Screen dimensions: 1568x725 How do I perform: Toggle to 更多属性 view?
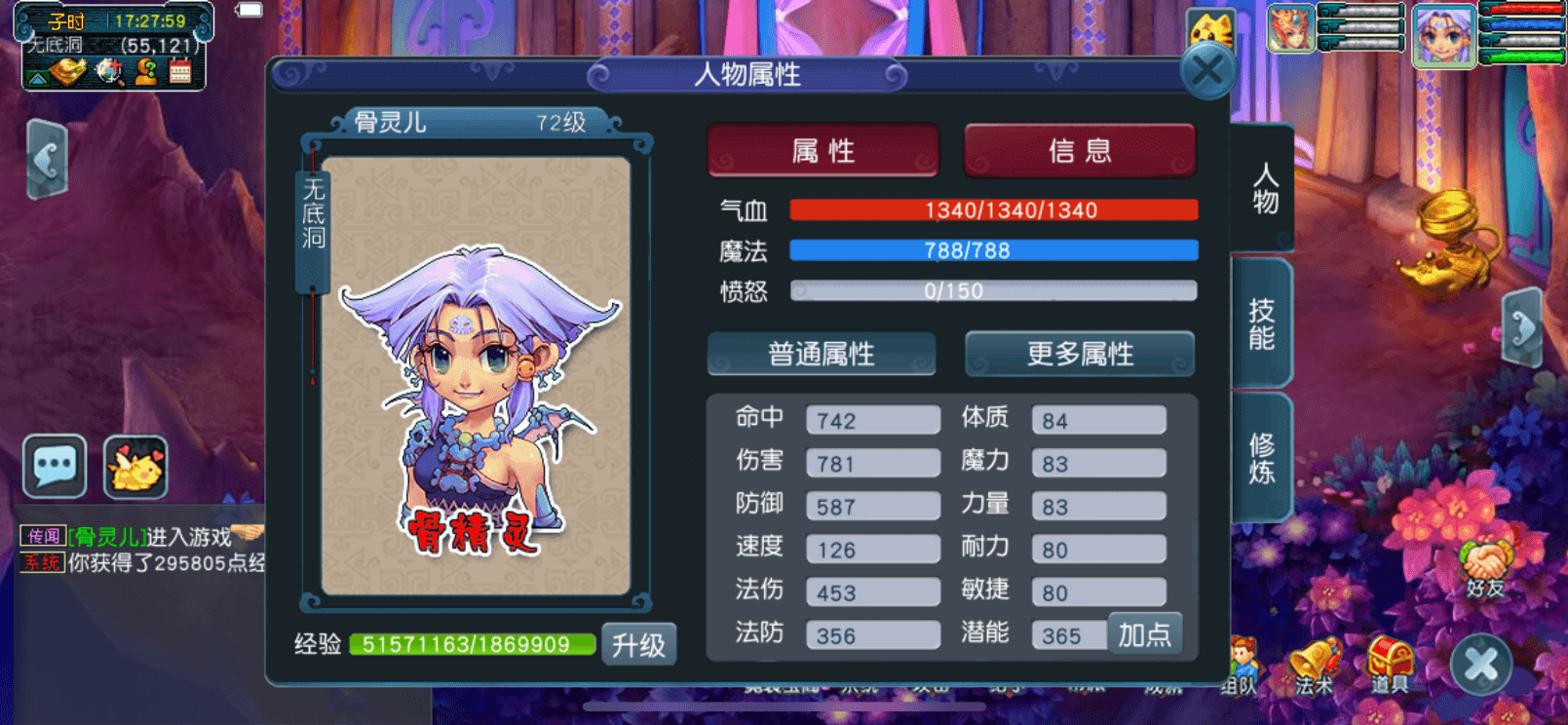click(x=1079, y=354)
